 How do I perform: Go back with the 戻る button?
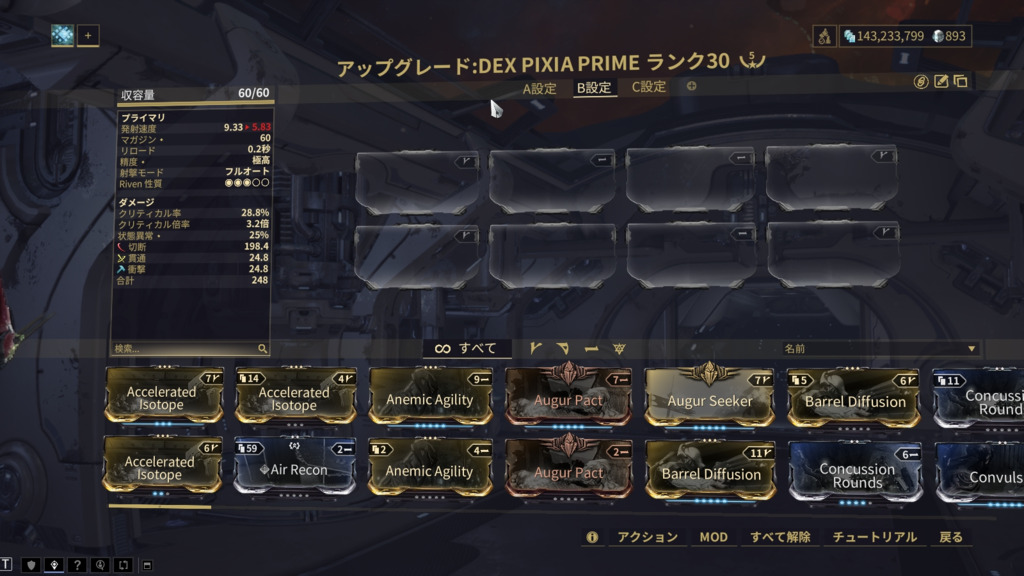point(951,537)
